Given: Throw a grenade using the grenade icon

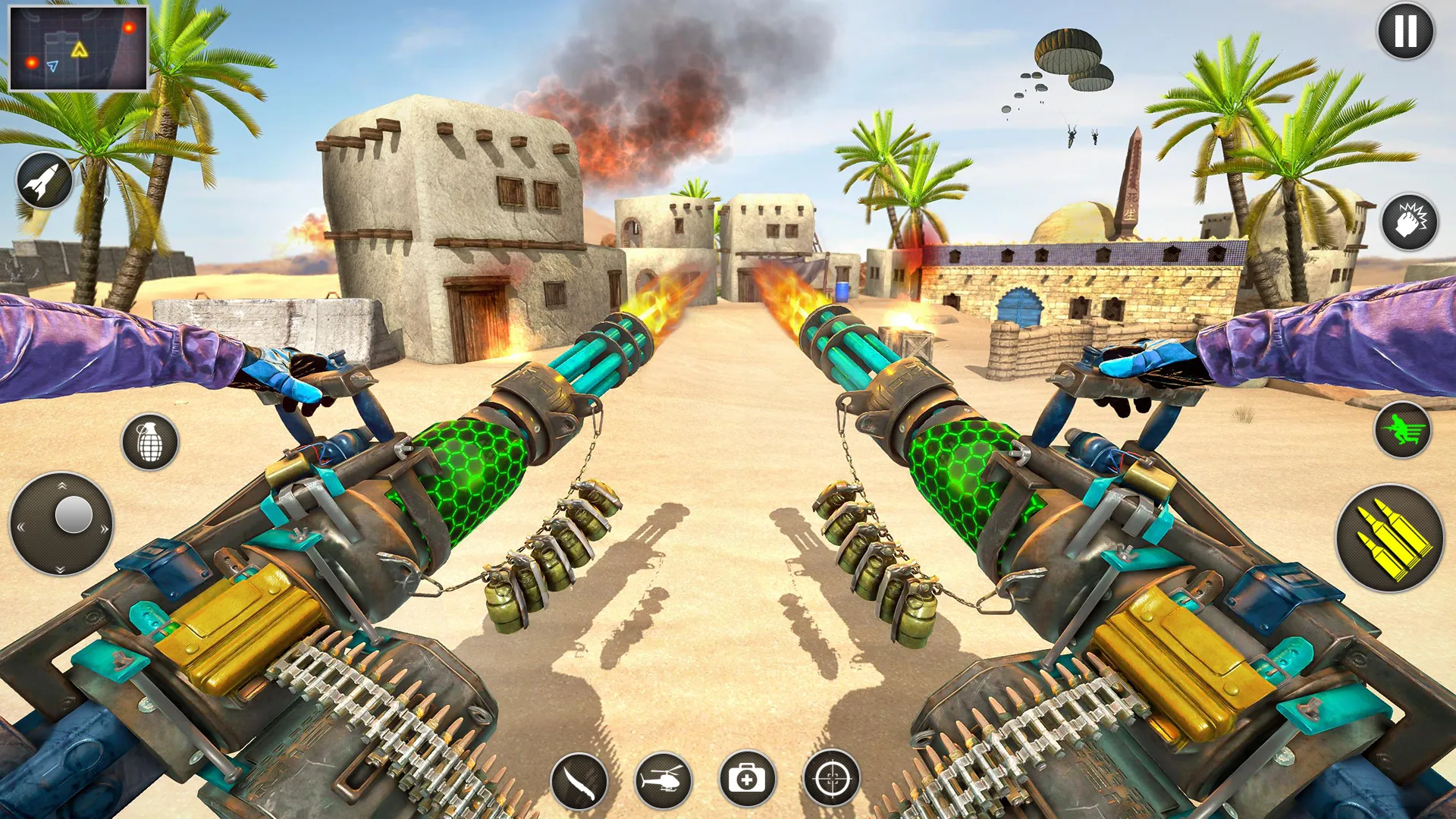Looking at the screenshot, I should [149, 441].
